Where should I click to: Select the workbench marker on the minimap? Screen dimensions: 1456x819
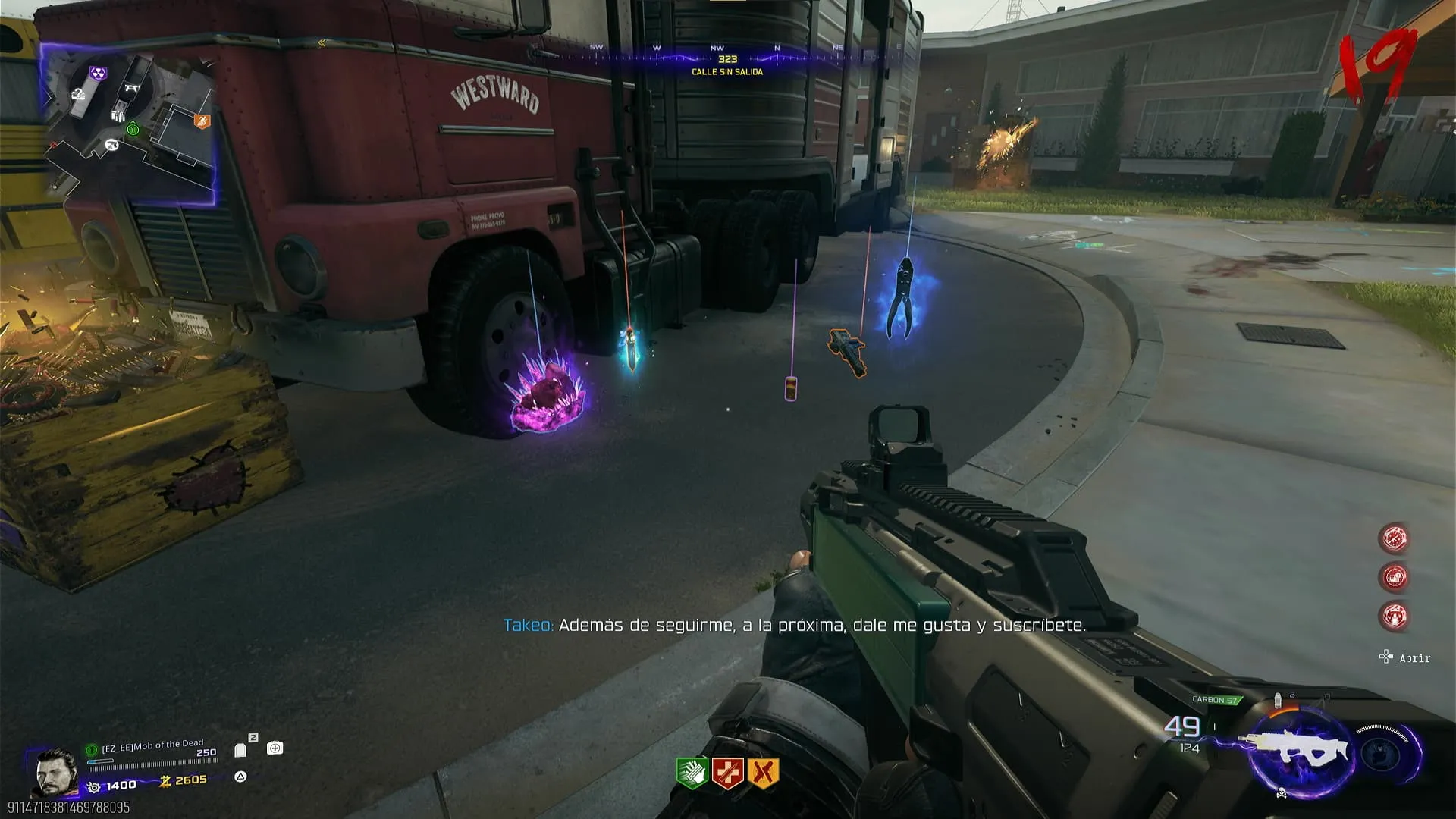click(x=131, y=88)
